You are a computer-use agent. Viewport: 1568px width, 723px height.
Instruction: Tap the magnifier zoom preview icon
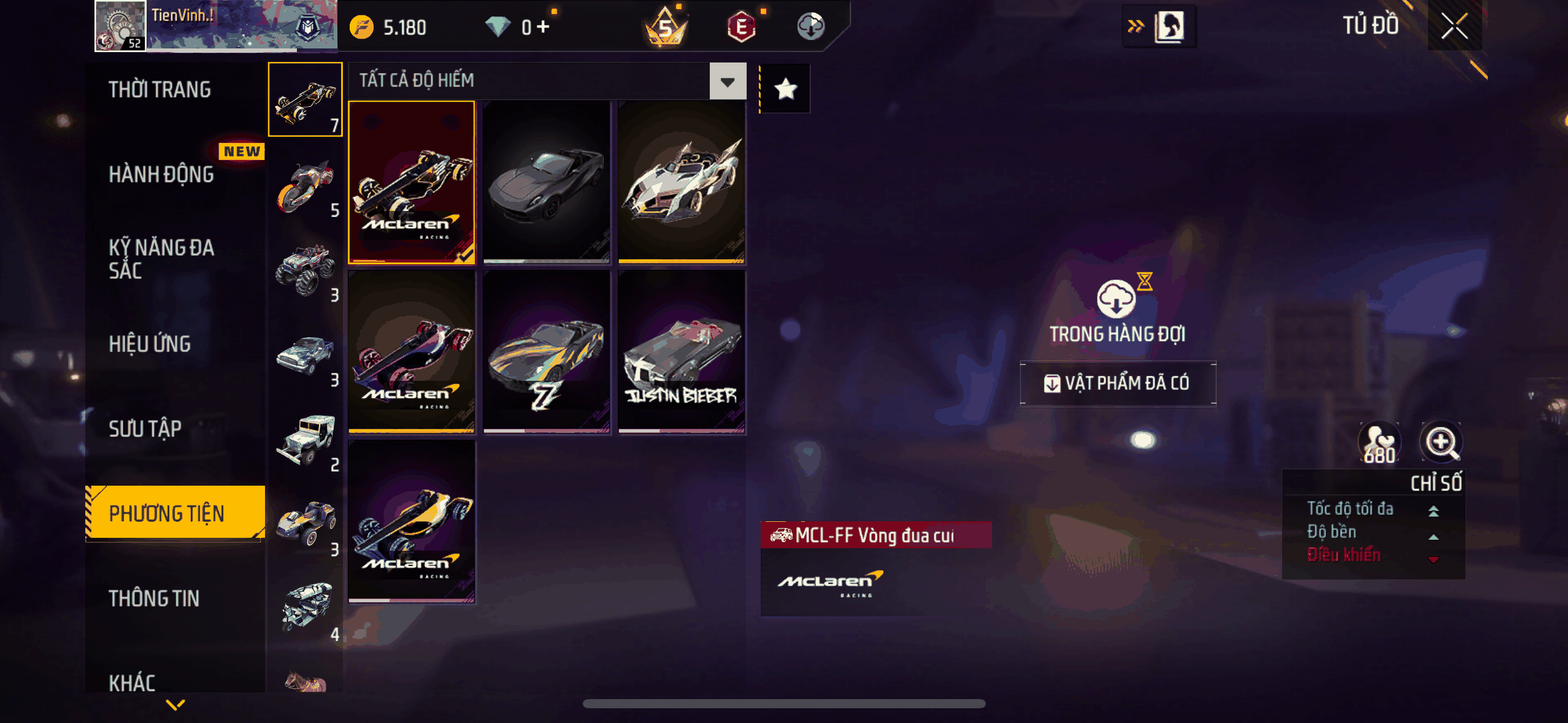click(x=1441, y=442)
